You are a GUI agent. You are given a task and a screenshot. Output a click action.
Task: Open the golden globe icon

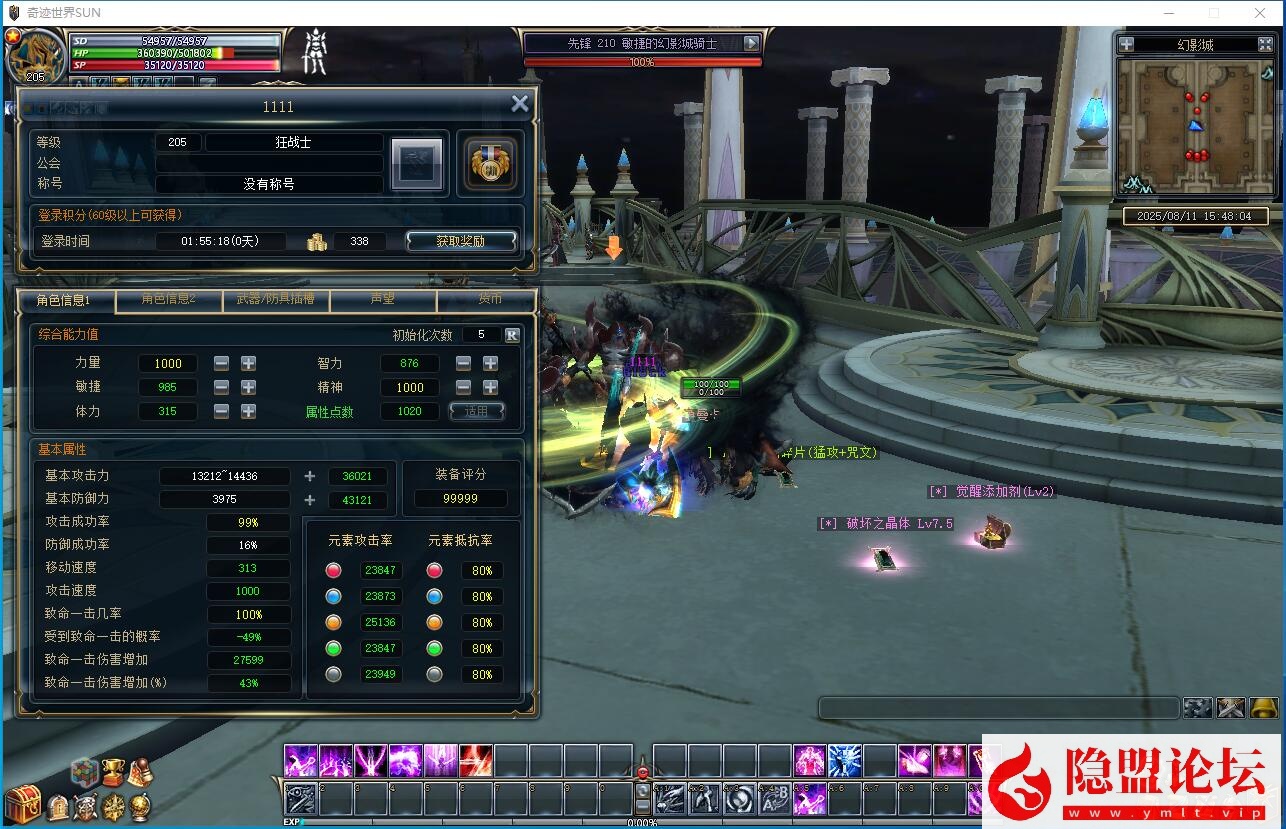pyautogui.click(x=141, y=804)
